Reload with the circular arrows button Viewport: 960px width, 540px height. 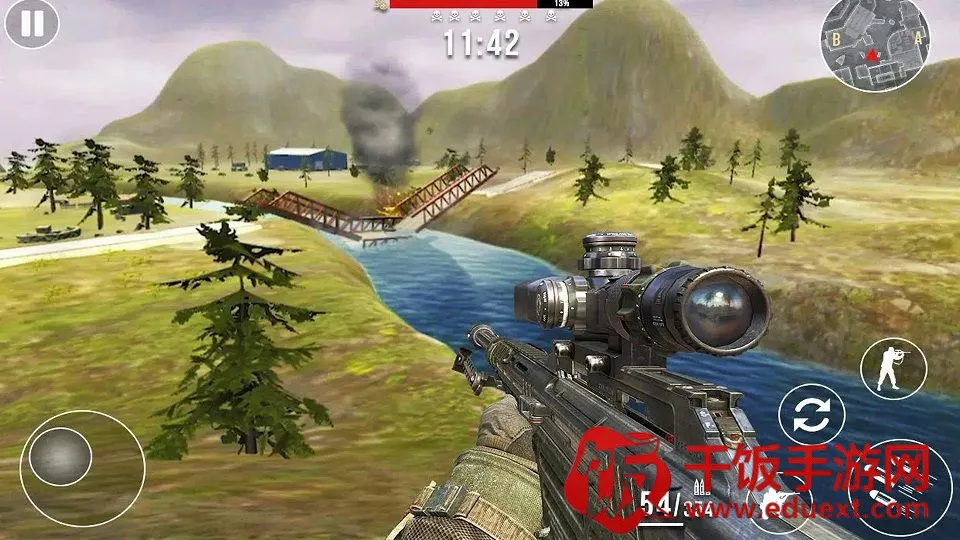[811, 417]
